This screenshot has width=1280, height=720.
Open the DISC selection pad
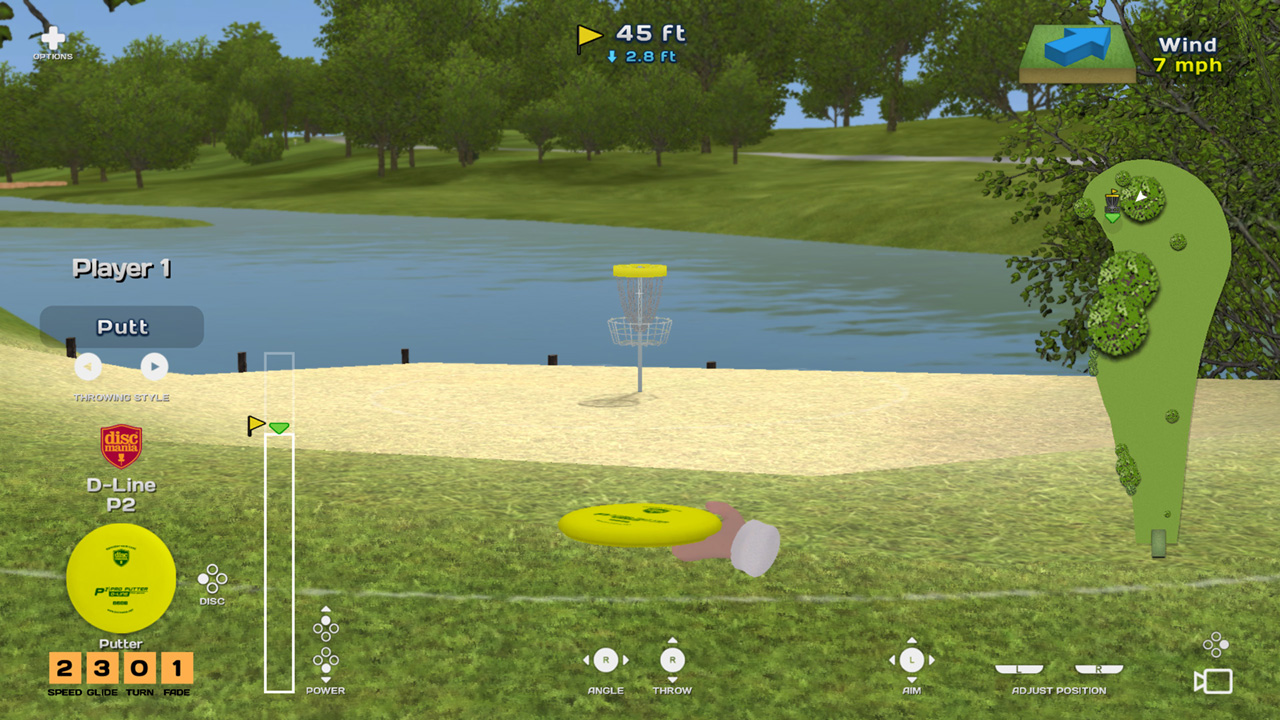(213, 578)
